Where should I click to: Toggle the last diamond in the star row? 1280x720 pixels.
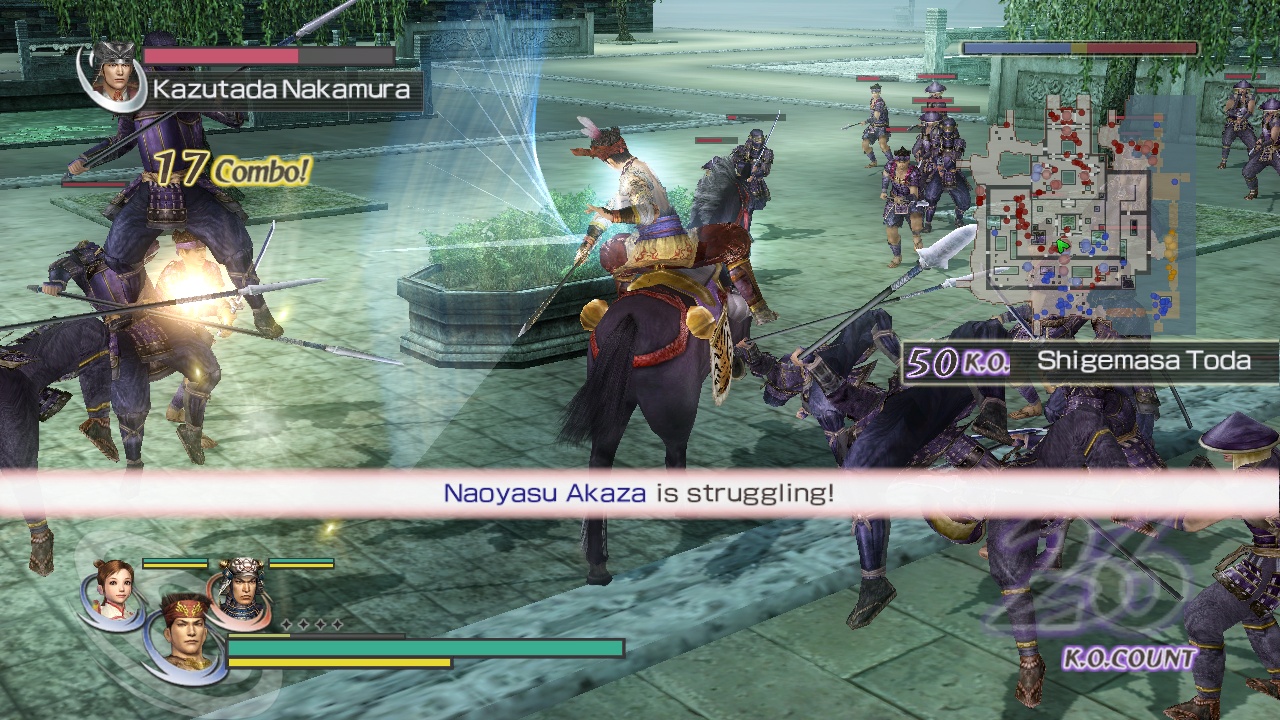(338, 624)
